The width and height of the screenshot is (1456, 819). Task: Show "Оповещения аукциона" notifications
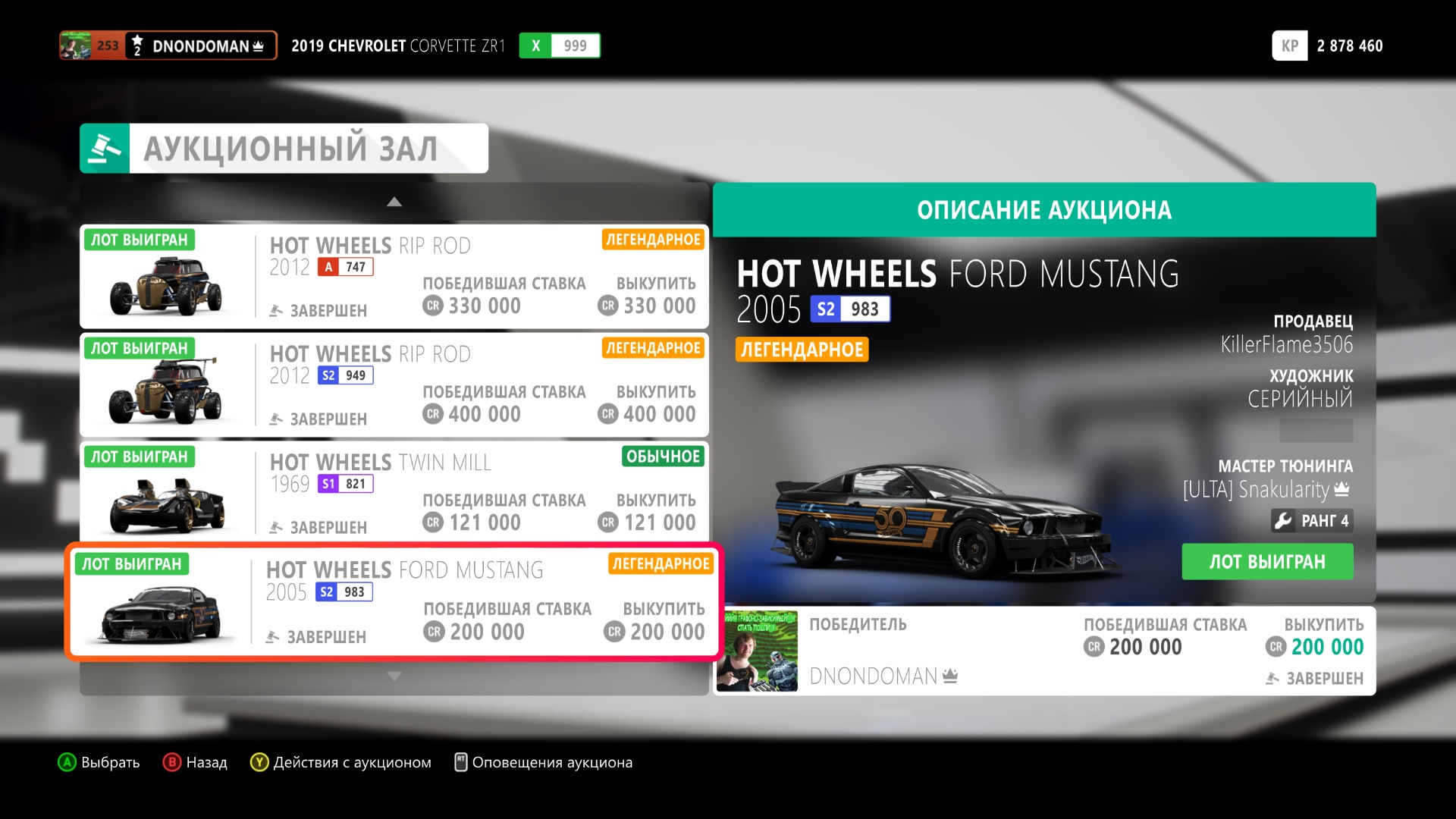point(543,762)
